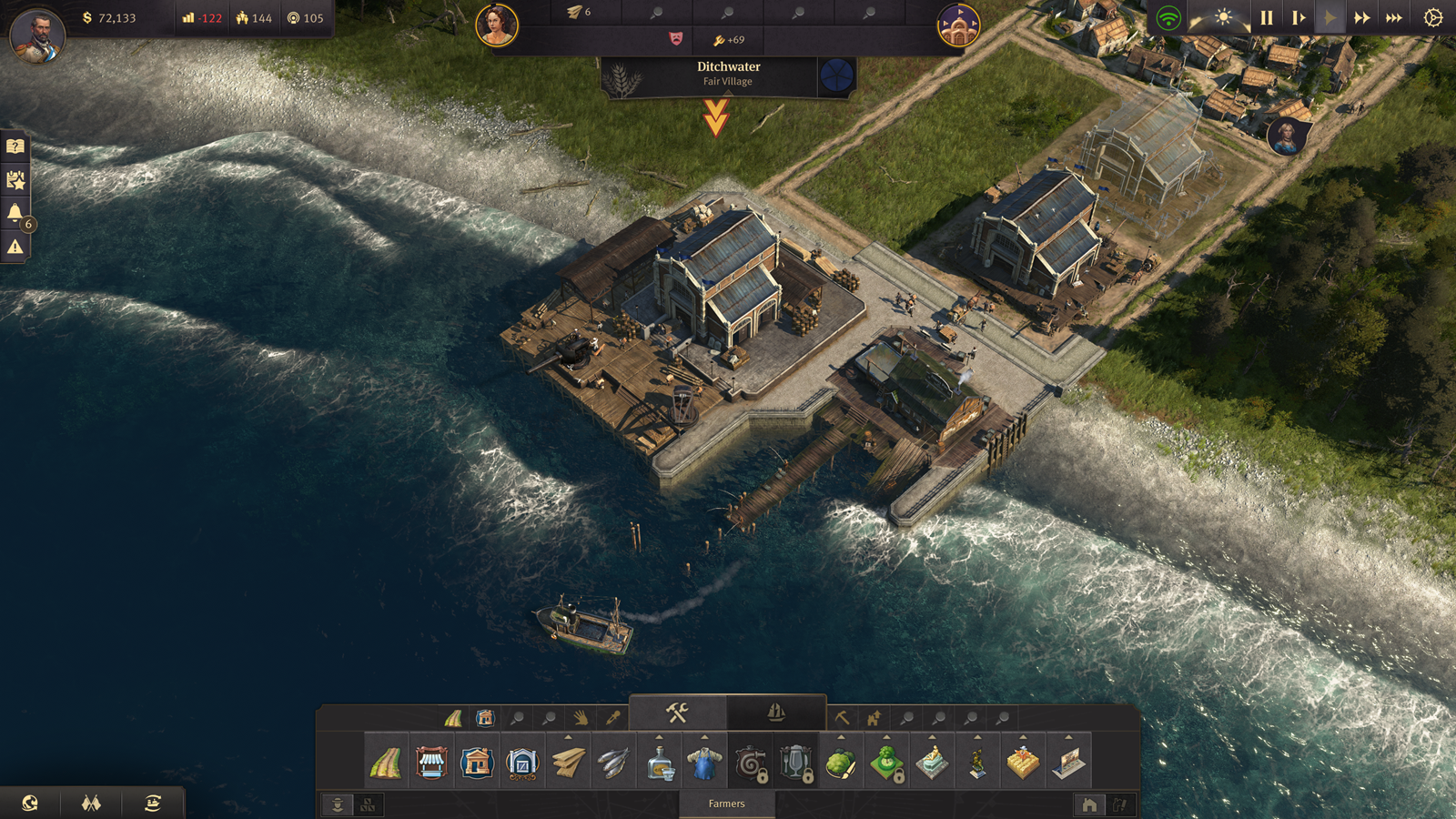Open the help book with question mark
The width and height of the screenshot is (1456, 819).
[x=15, y=147]
